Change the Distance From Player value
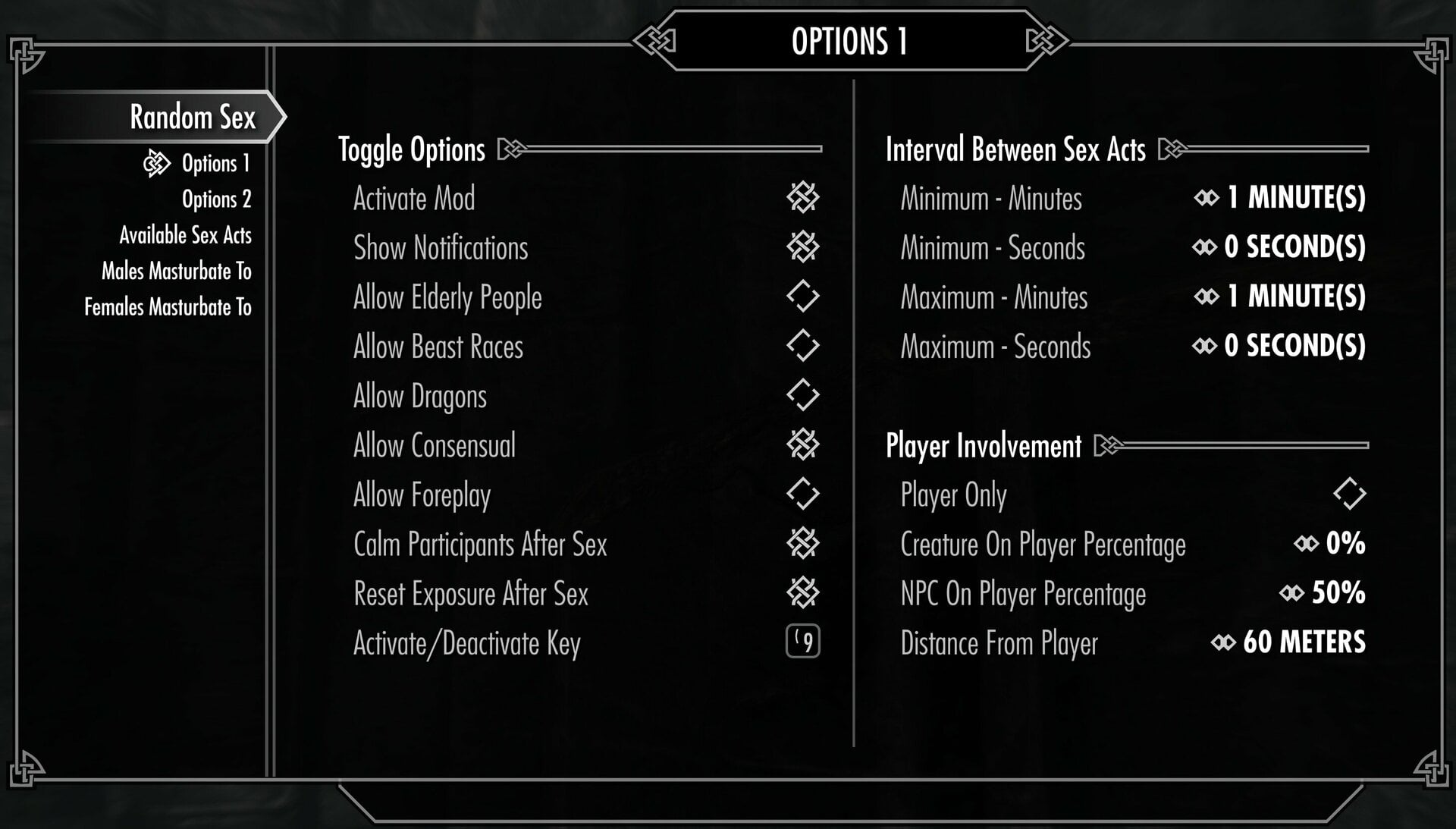The height and width of the screenshot is (829, 1456). tap(1303, 642)
